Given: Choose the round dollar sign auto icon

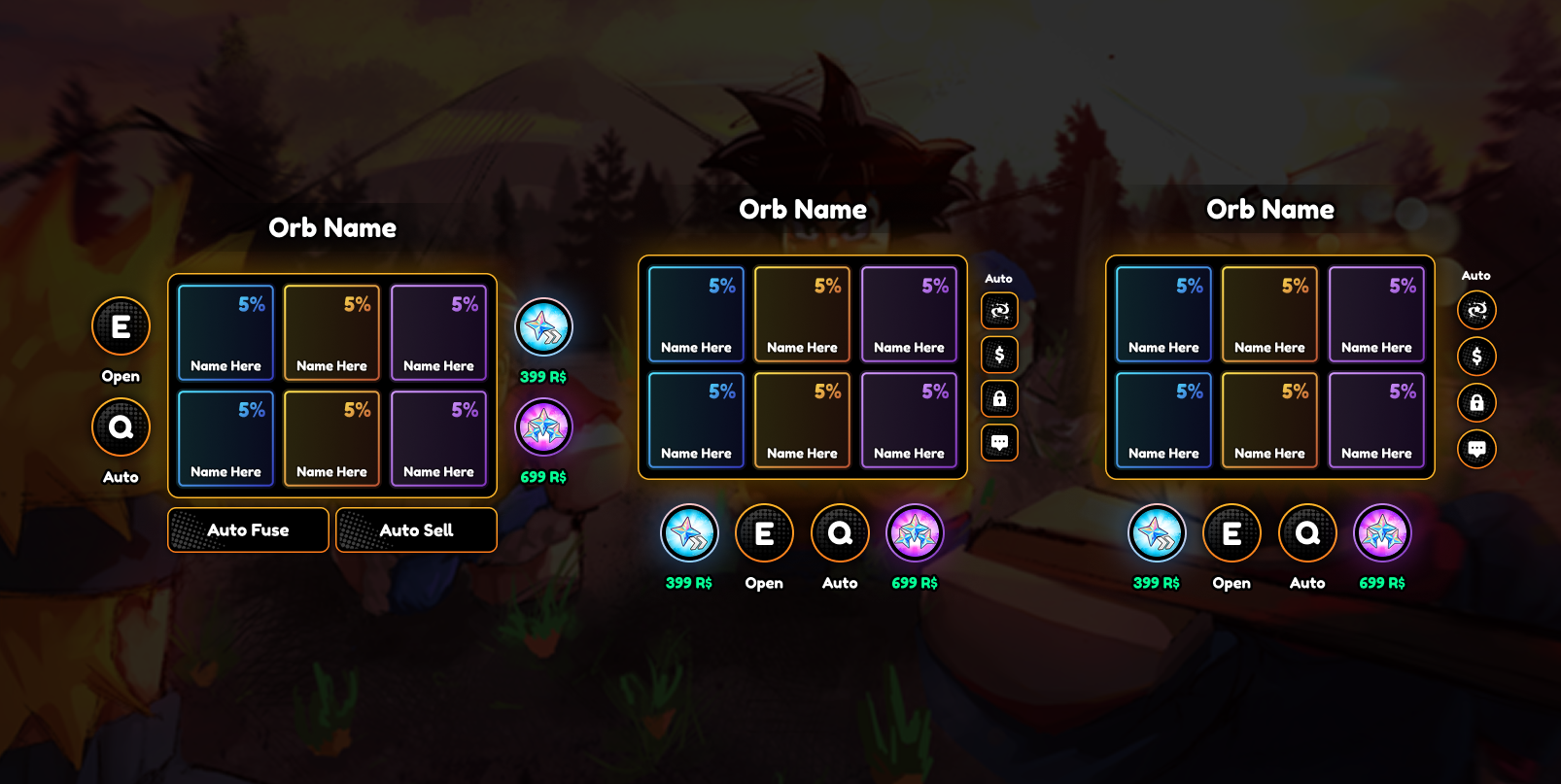Looking at the screenshot, I should (x=1476, y=357).
